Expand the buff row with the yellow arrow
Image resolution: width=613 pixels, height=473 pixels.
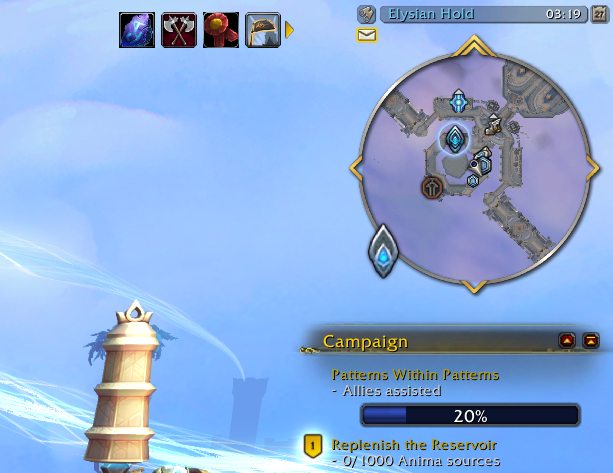(x=290, y=30)
